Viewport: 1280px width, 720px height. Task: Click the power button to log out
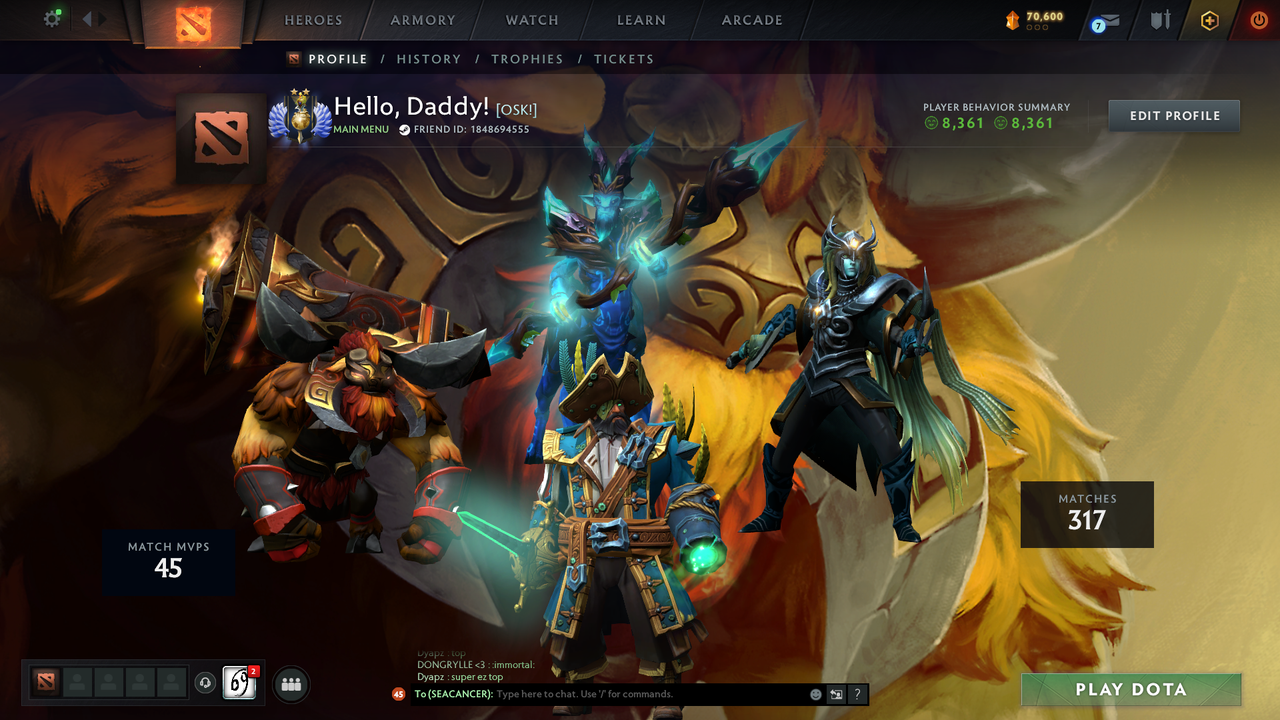coord(1257,18)
